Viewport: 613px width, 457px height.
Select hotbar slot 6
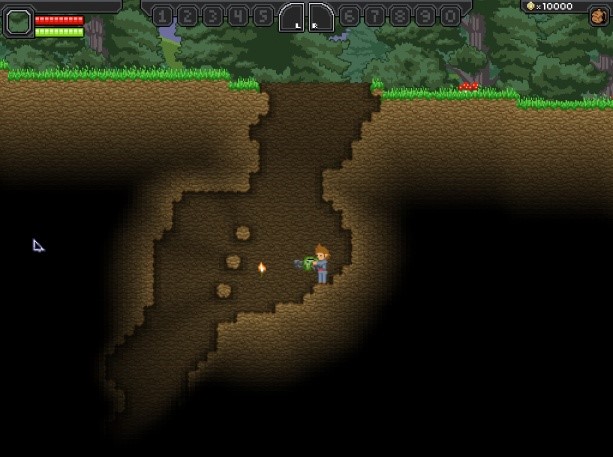click(349, 16)
